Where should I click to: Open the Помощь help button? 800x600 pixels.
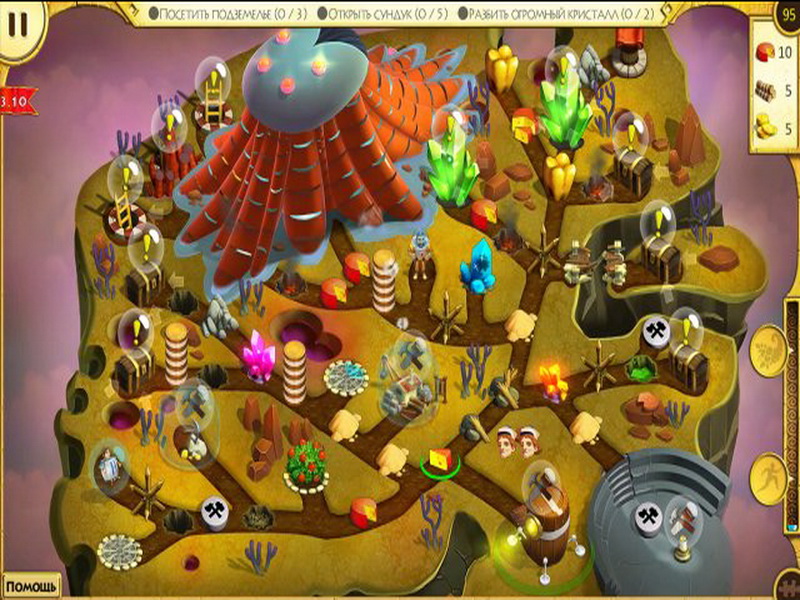click(31, 586)
